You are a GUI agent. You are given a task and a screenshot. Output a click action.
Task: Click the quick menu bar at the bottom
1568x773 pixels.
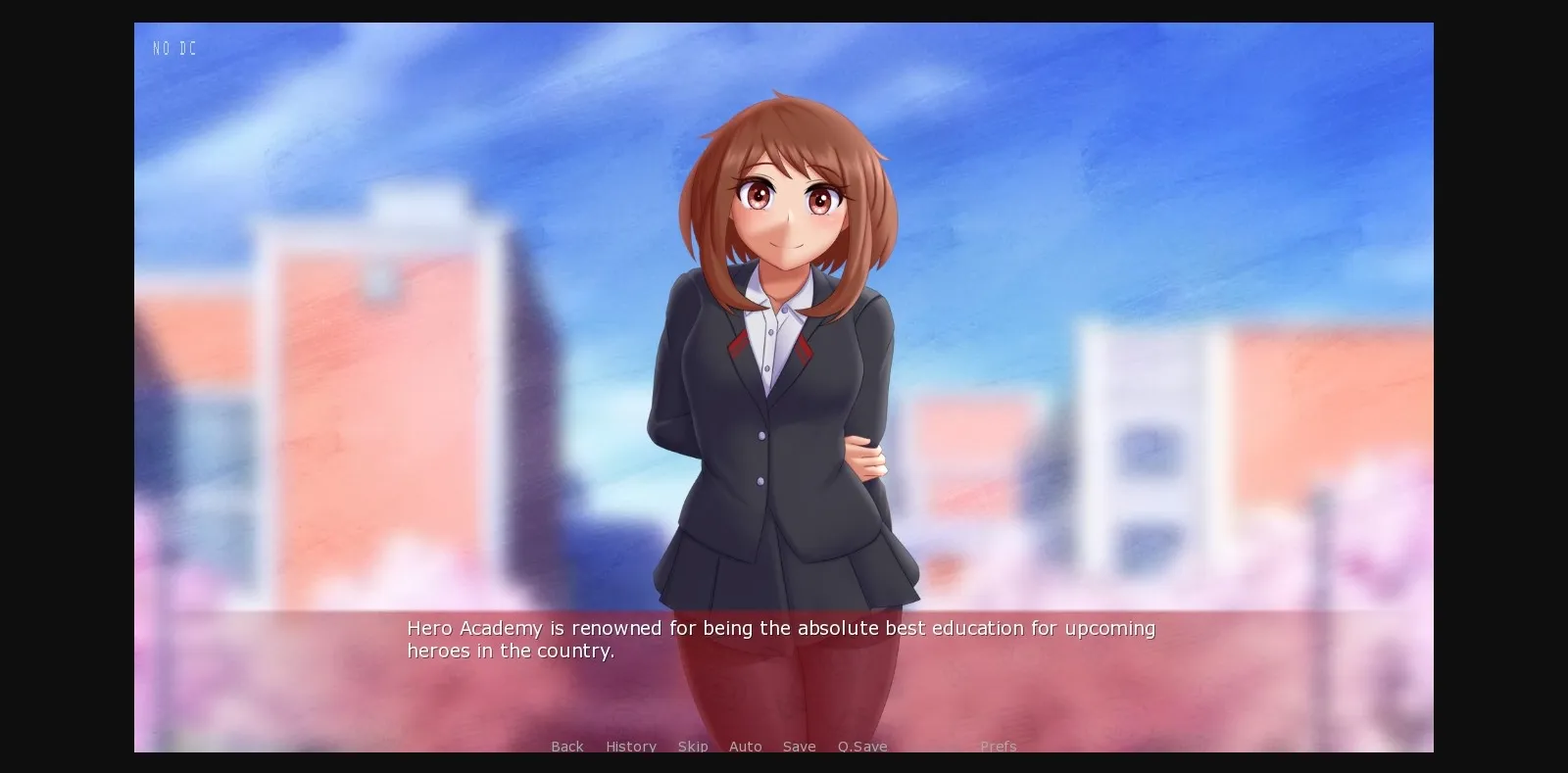click(x=774, y=747)
